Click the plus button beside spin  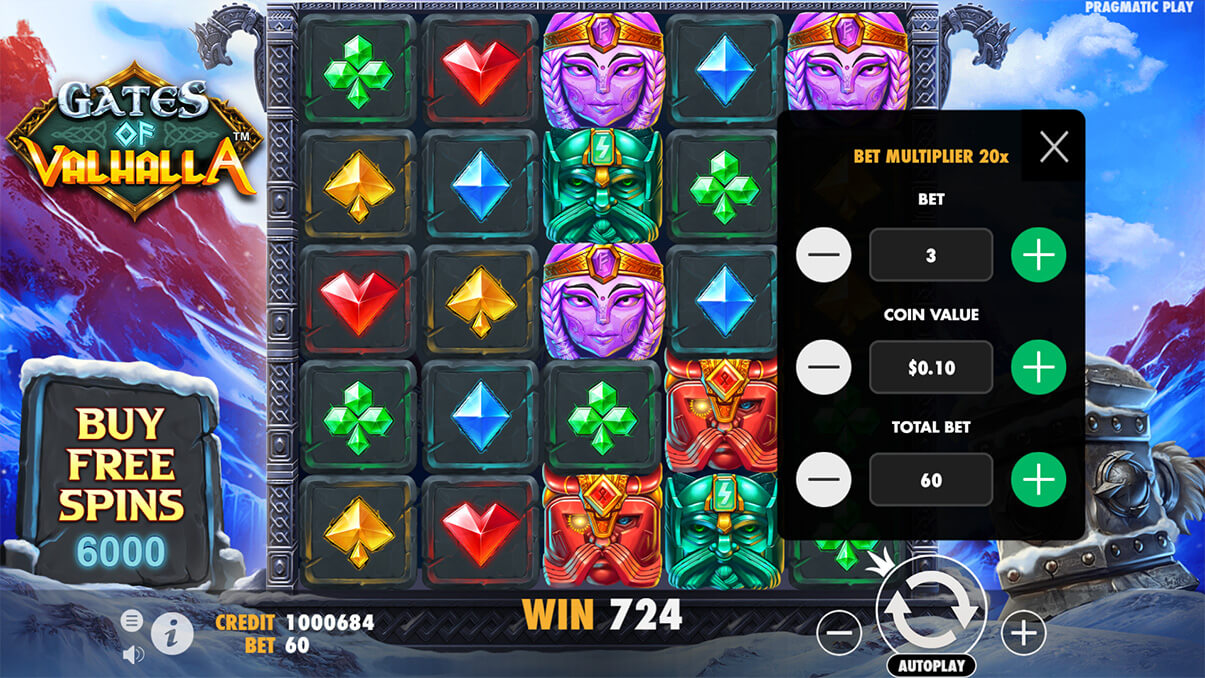[x=1023, y=632]
